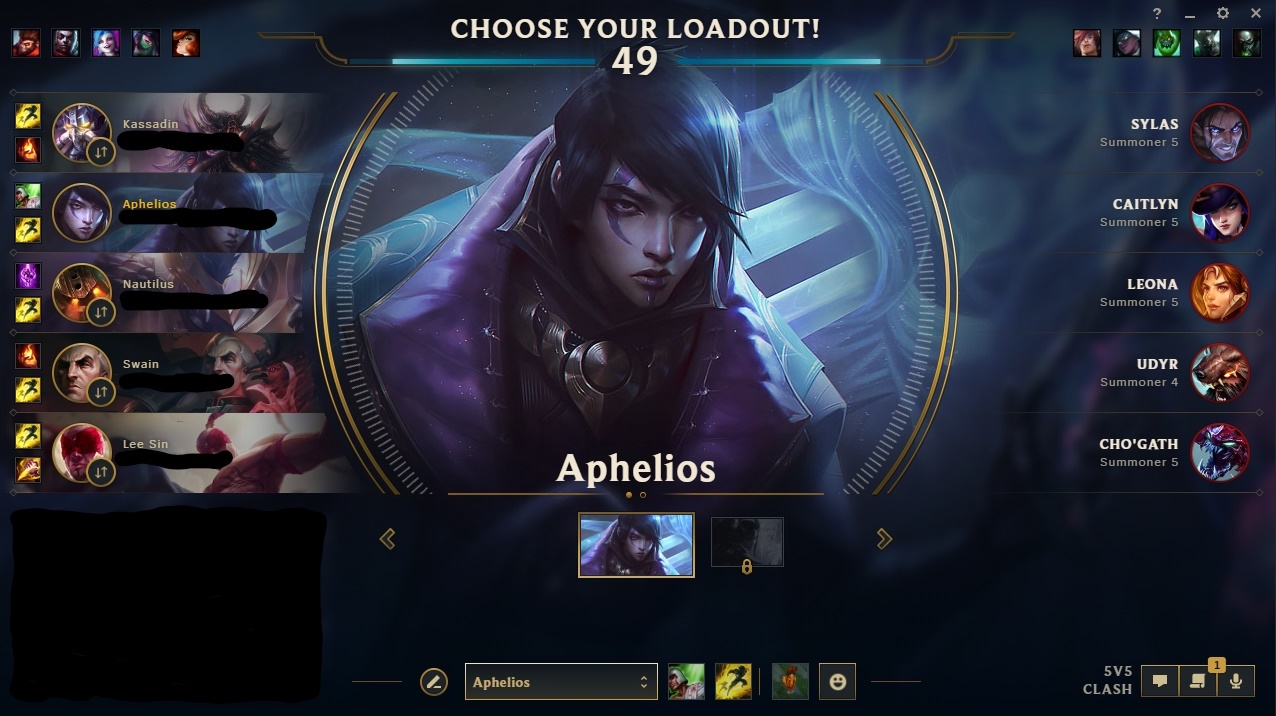
Task: Request a champion swap with Nautilus
Action: pos(100,312)
